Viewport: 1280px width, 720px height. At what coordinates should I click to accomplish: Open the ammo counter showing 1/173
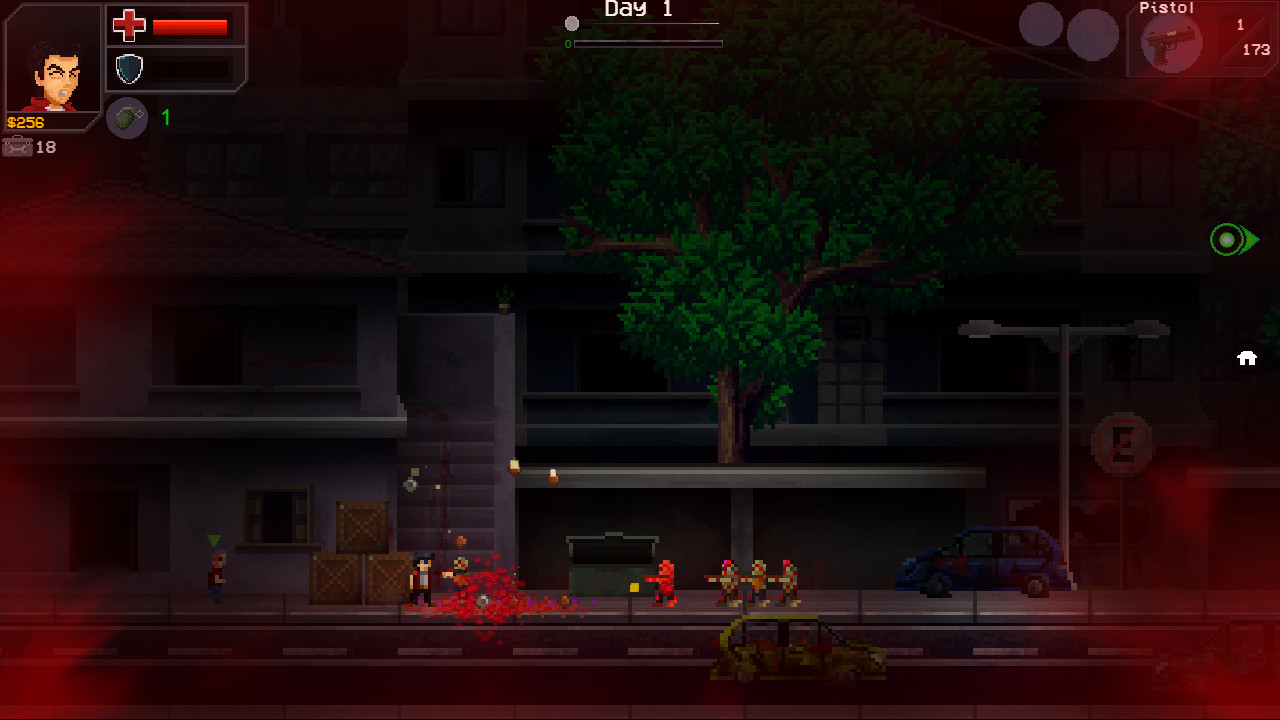[1250, 35]
